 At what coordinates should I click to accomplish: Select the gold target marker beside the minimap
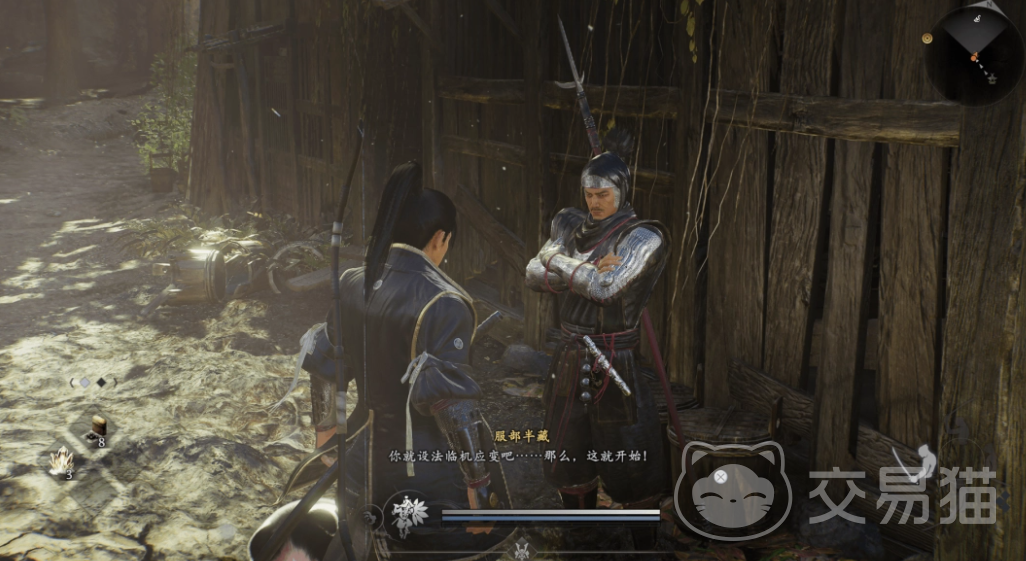tap(926, 37)
